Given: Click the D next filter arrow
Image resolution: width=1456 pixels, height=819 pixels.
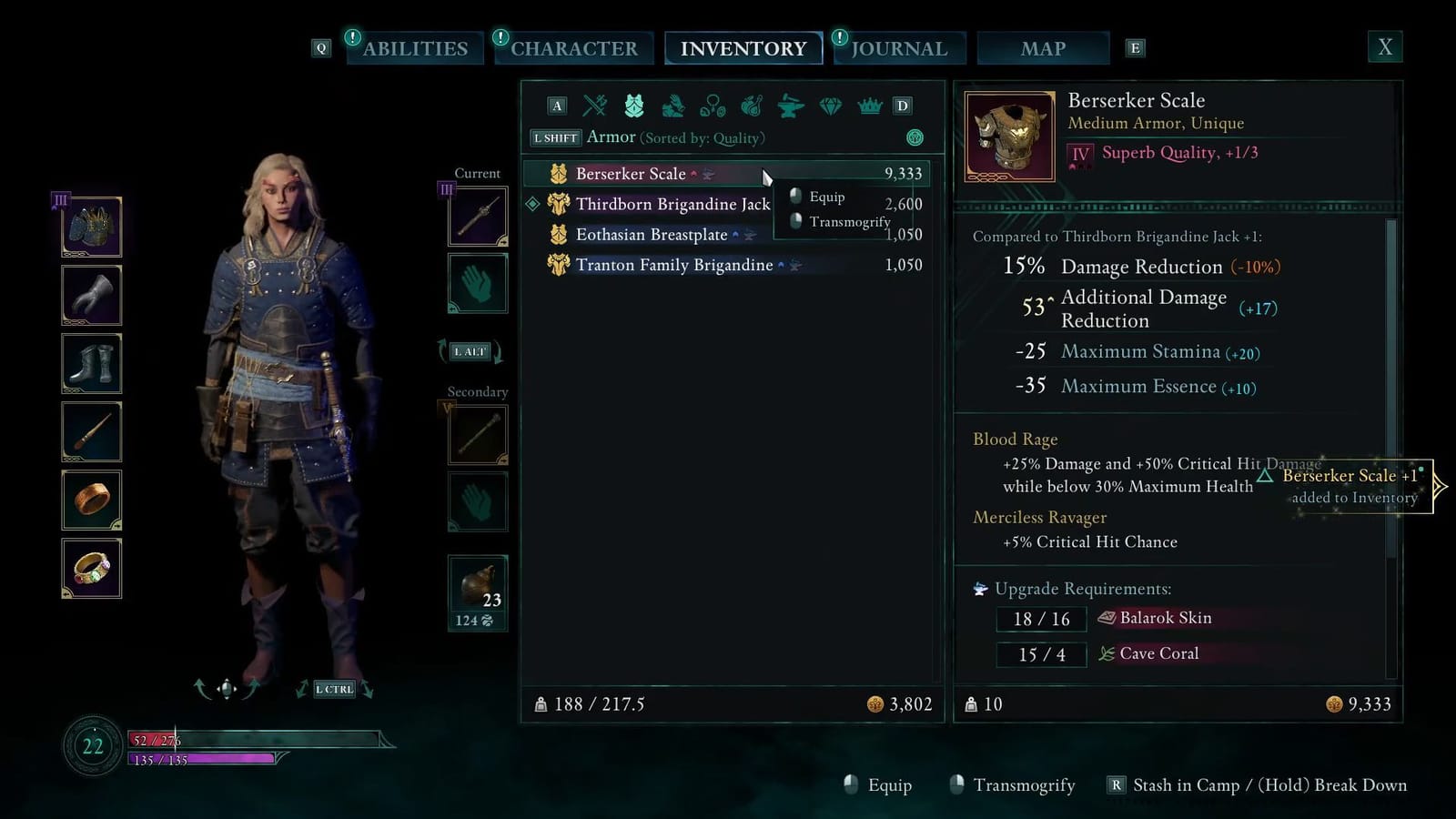Looking at the screenshot, I should click(x=902, y=106).
